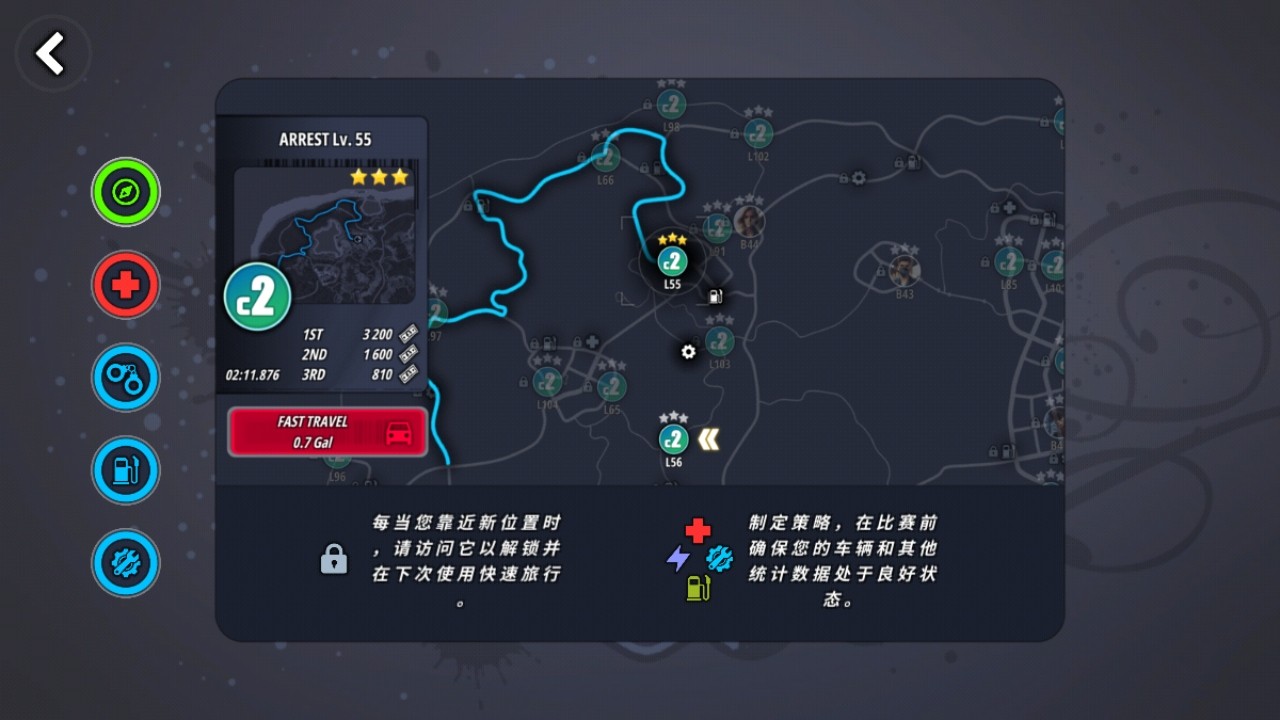Select the L55 arrest map marker
This screenshot has height=720, width=1280.
pyautogui.click(x=672, y=262)
